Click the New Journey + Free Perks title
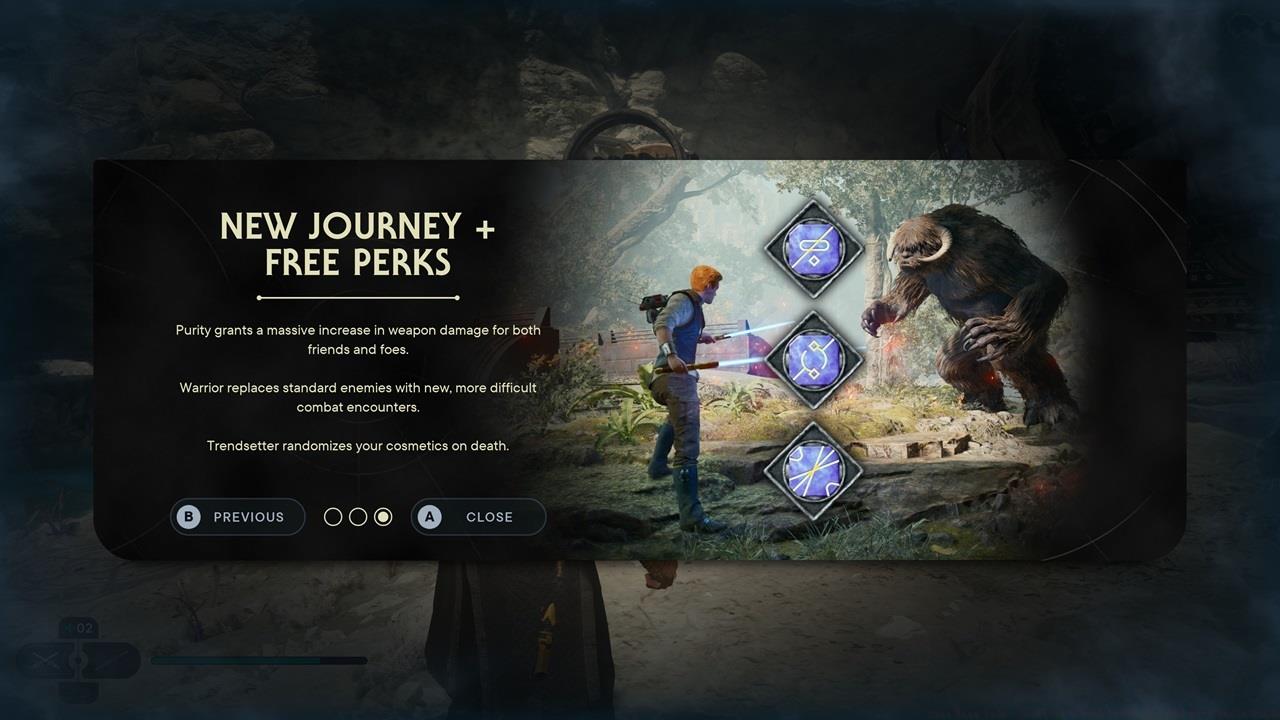Image resolution: width=1280 pixels, height=720 pixels. pyautogui.click(x=357, y=243)
